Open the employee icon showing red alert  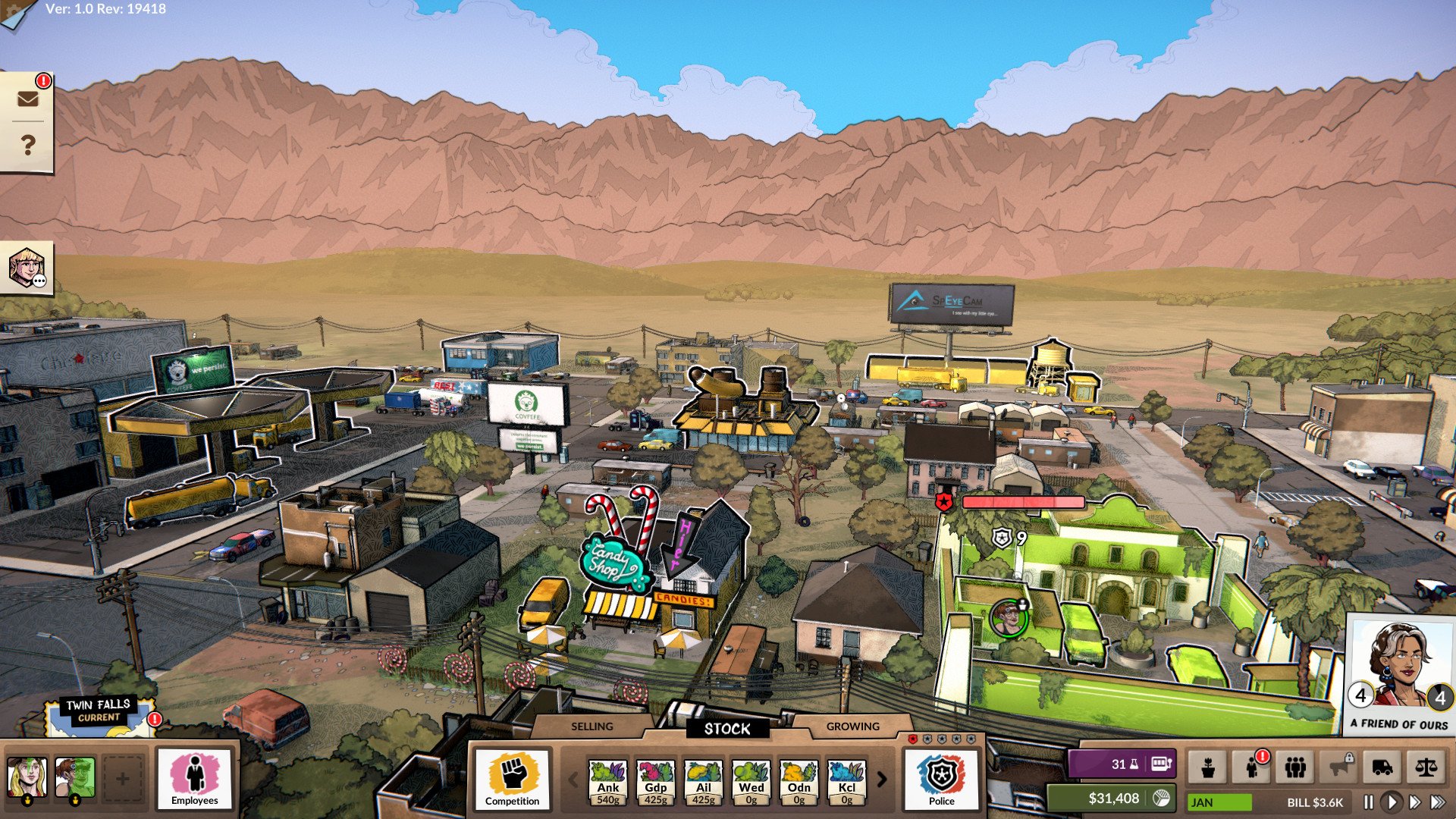pyautogui.click(x=1252, y=767)
